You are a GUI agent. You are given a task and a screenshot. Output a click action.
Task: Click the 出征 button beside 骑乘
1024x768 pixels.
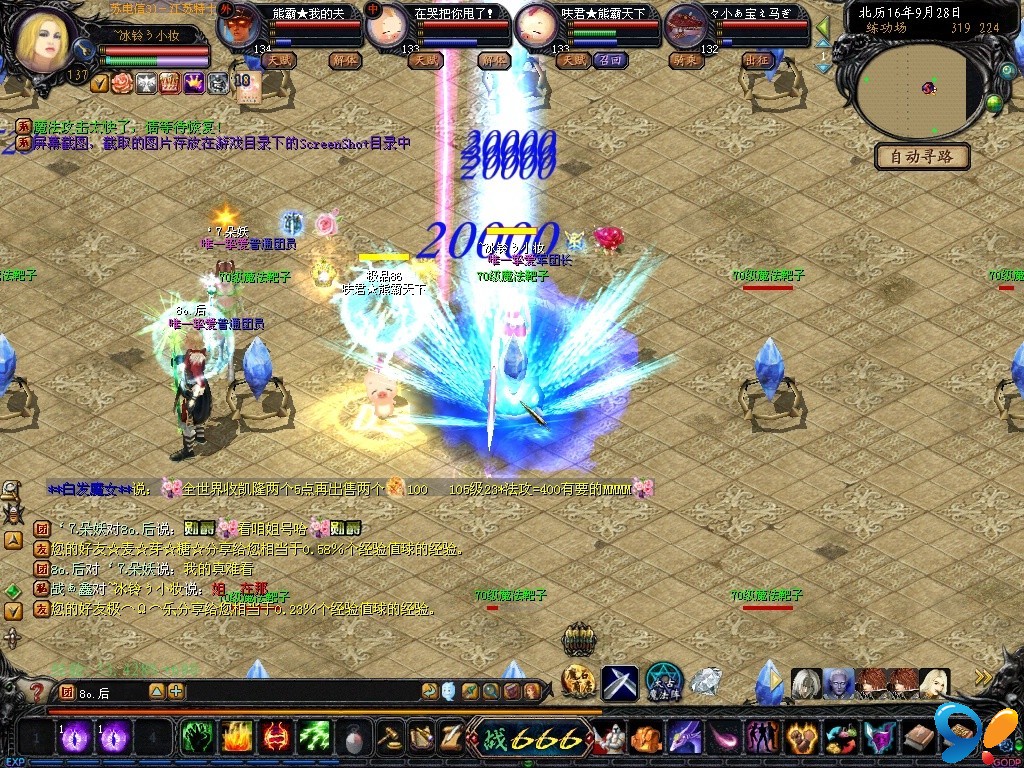pos(758,61)
